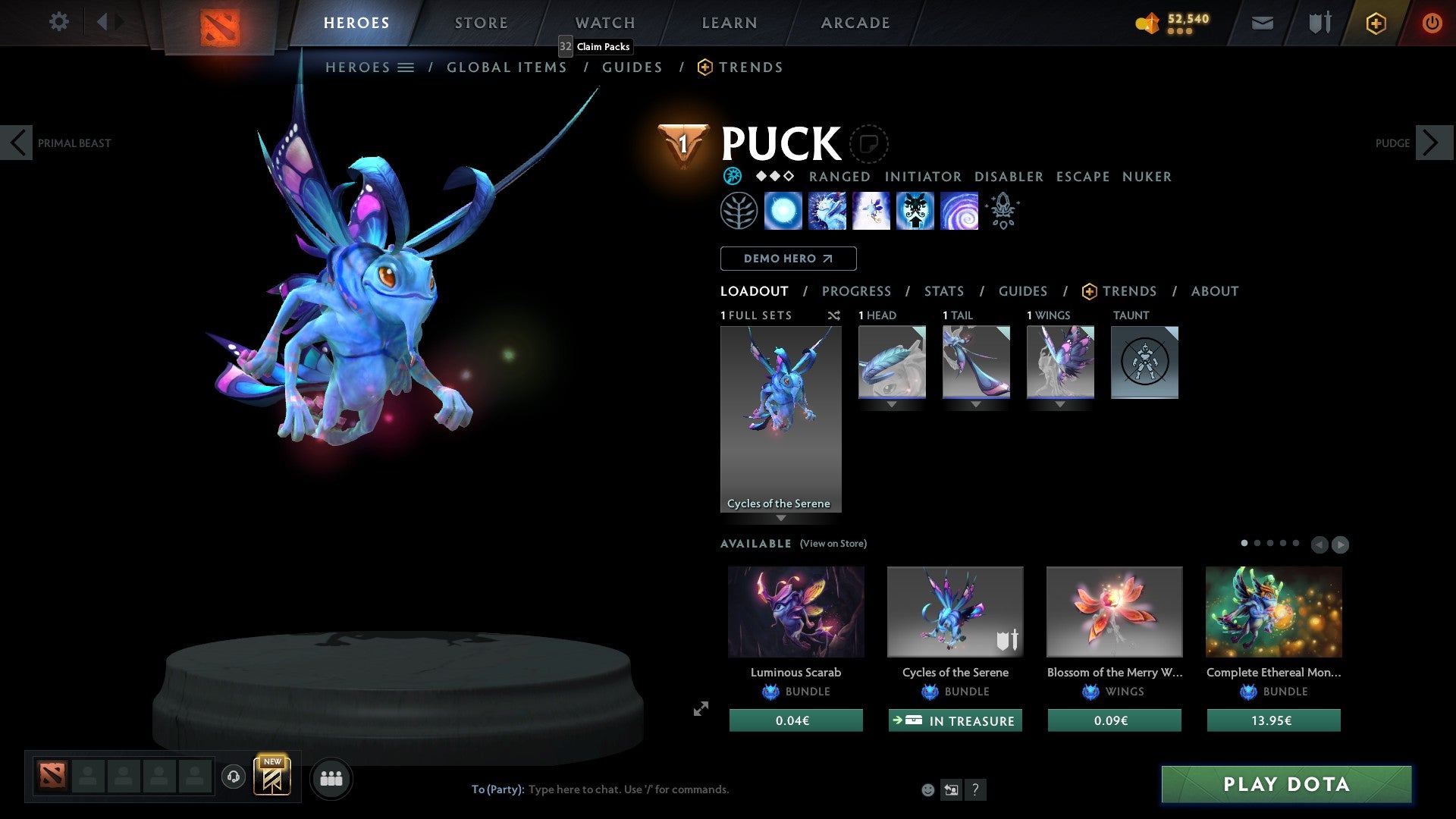The height and width of the screenshot is (819, 1456).
Task: Select the Dream Coil ultimate icon
Action: click(x=959, y=211)
